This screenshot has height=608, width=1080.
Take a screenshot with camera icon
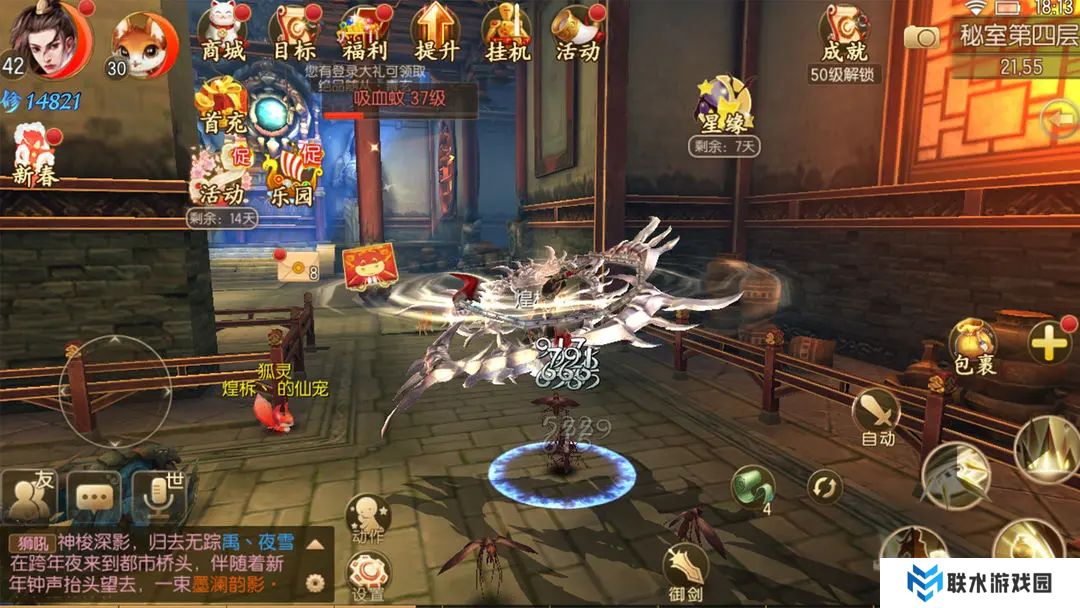click(x=922, y=37)
